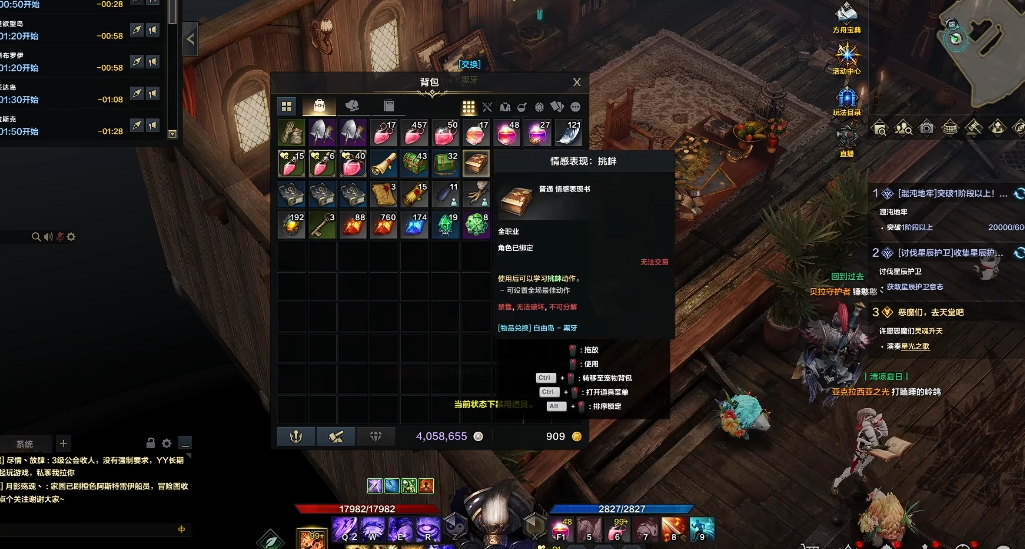The height and width of the screenshot is (549, 1025).
Task: Select the 混沌地牢 quest tracker entry
Action: (938, 193)
